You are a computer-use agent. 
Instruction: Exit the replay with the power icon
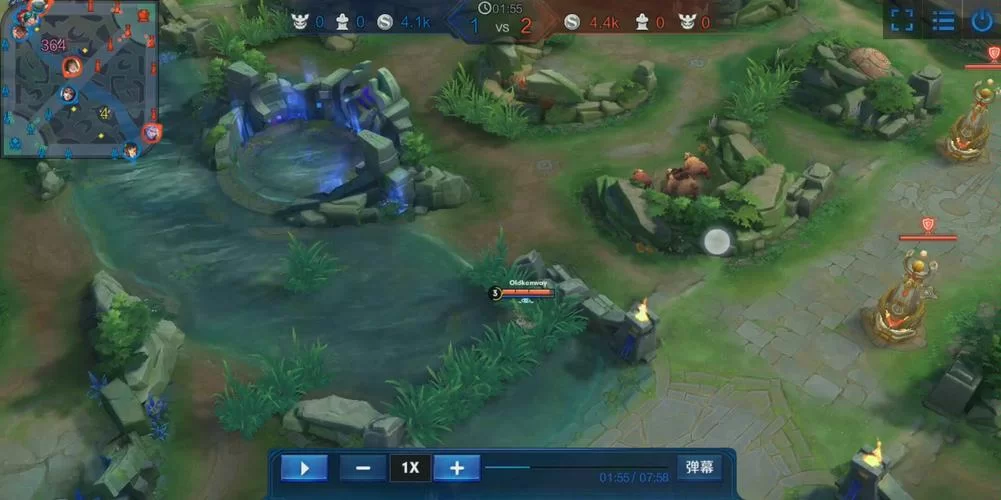tap(981, 20)
